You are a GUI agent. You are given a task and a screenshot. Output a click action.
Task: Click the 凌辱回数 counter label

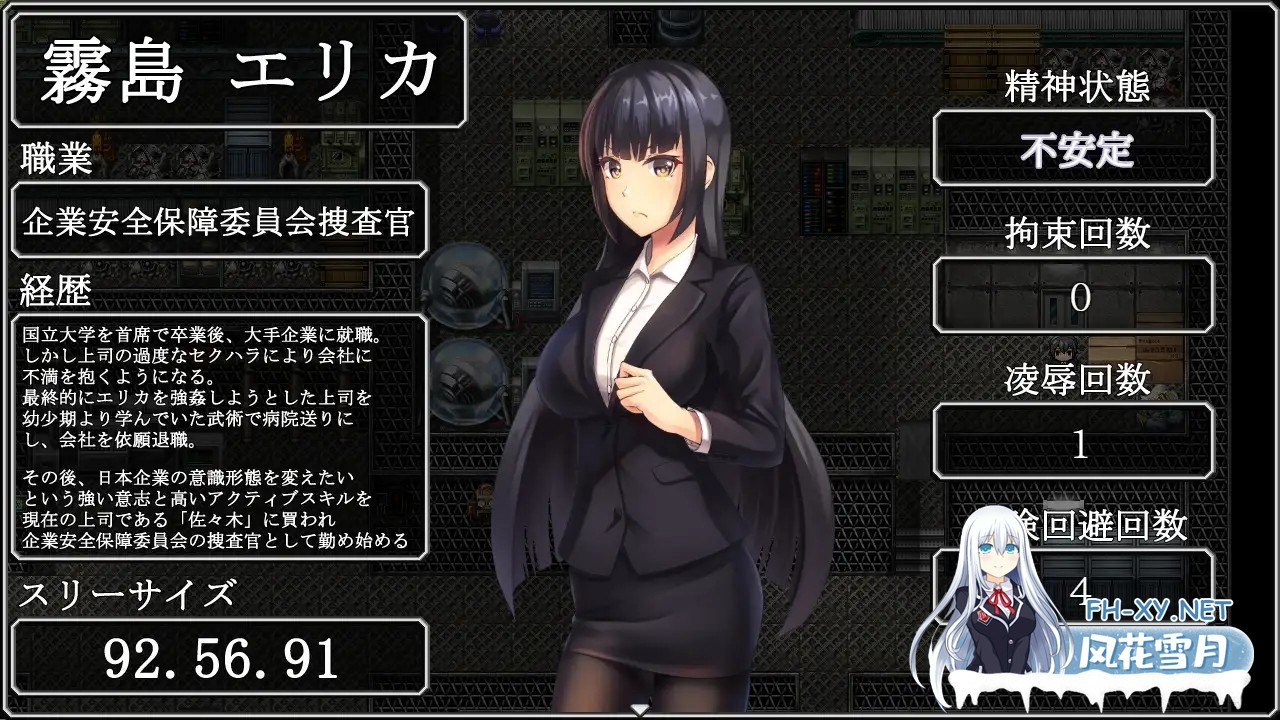click(x=1078, y=376)
